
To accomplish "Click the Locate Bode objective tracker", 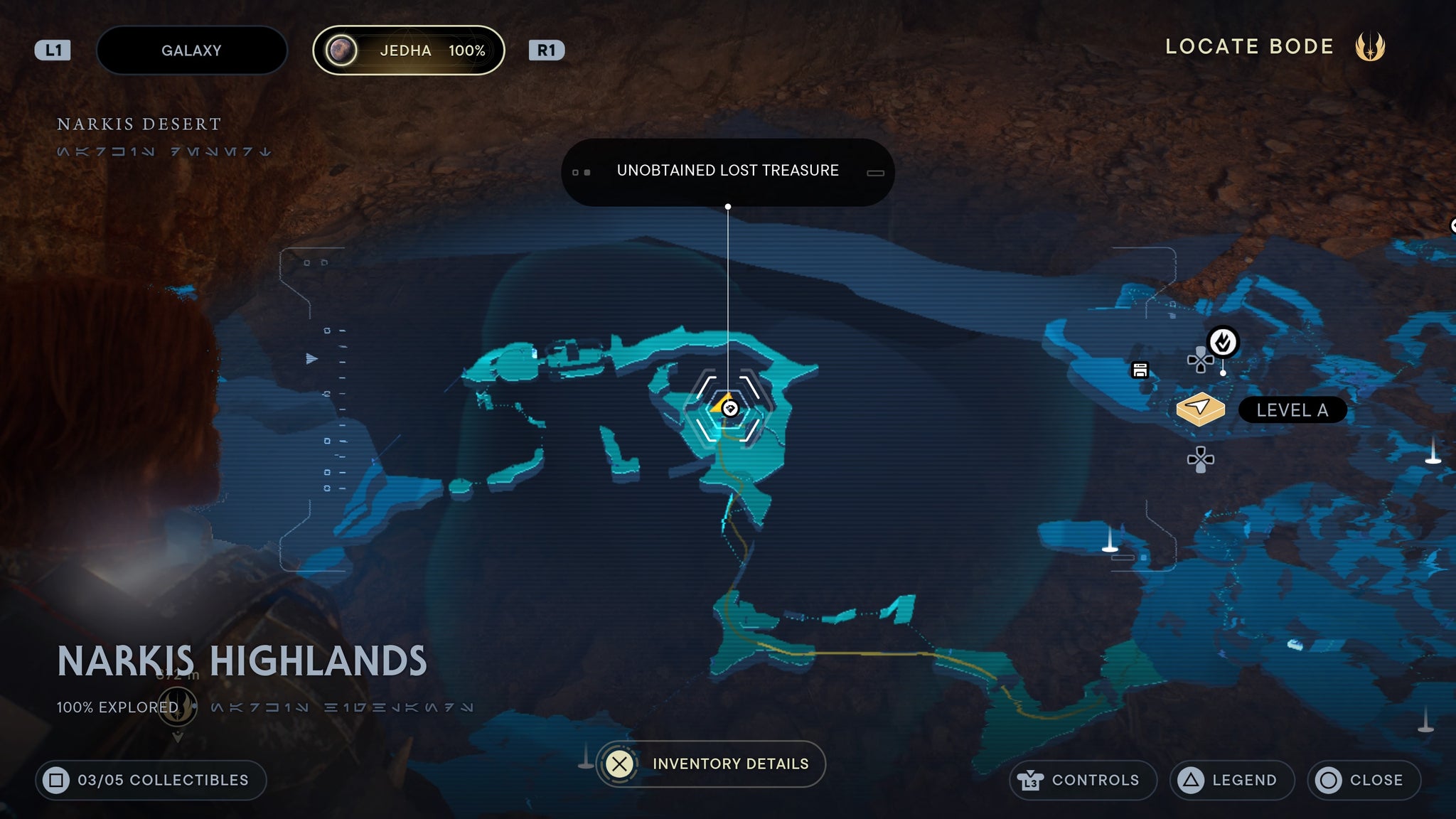I will click(x=1274, y=47).
